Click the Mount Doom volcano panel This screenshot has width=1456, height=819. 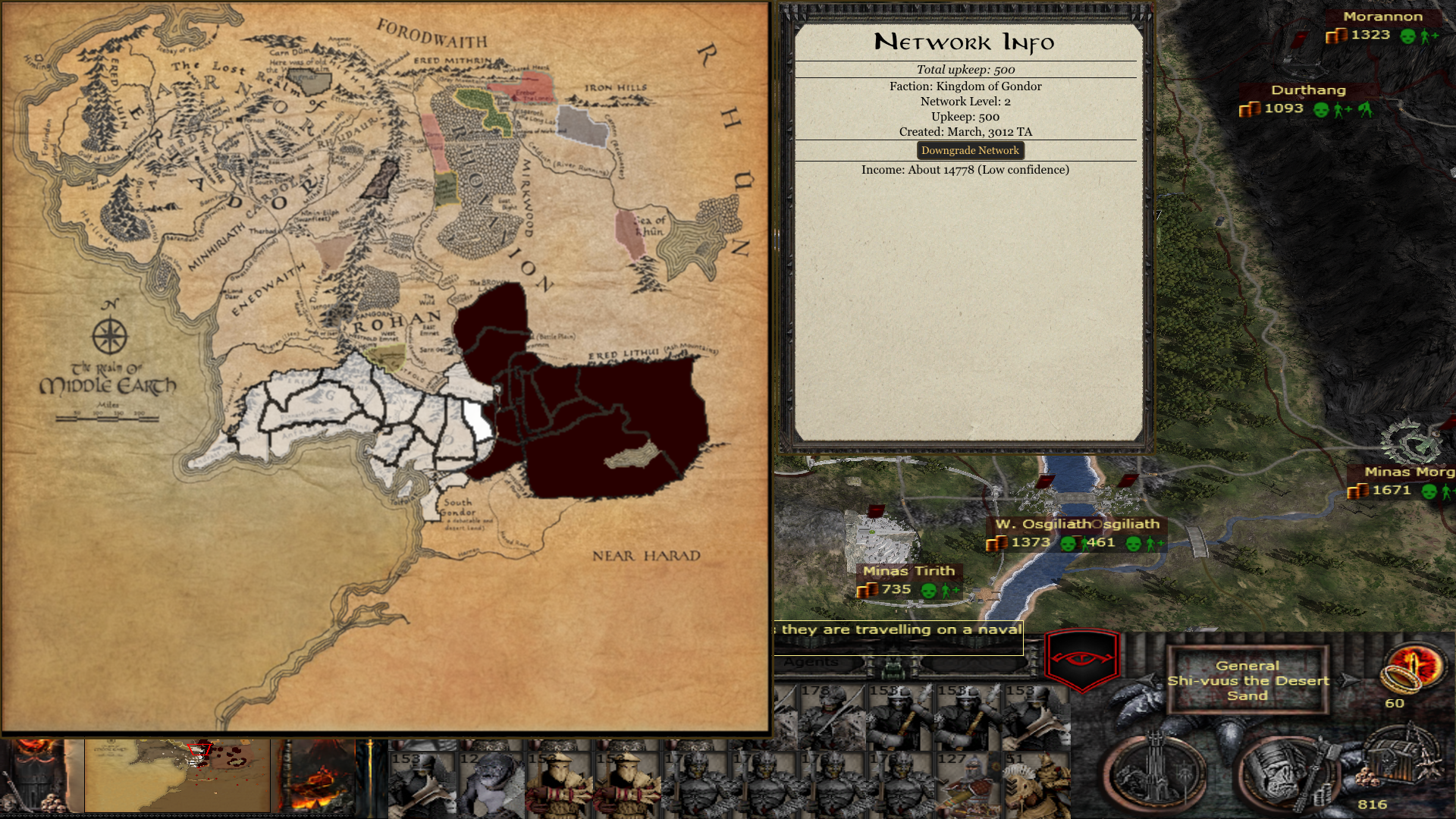pyautogui.click(x=313, y=776)
